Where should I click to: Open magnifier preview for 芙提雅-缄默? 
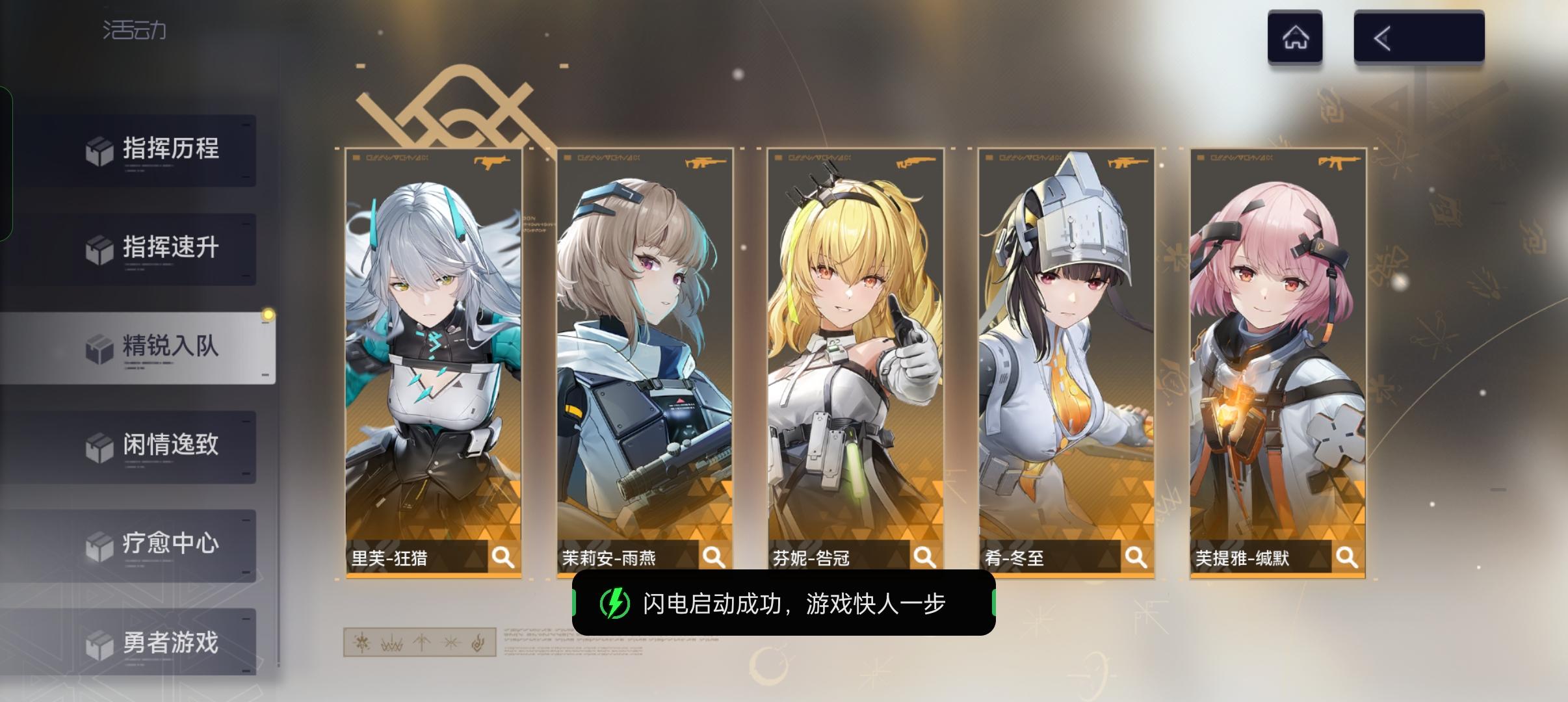click(1346, 556)
